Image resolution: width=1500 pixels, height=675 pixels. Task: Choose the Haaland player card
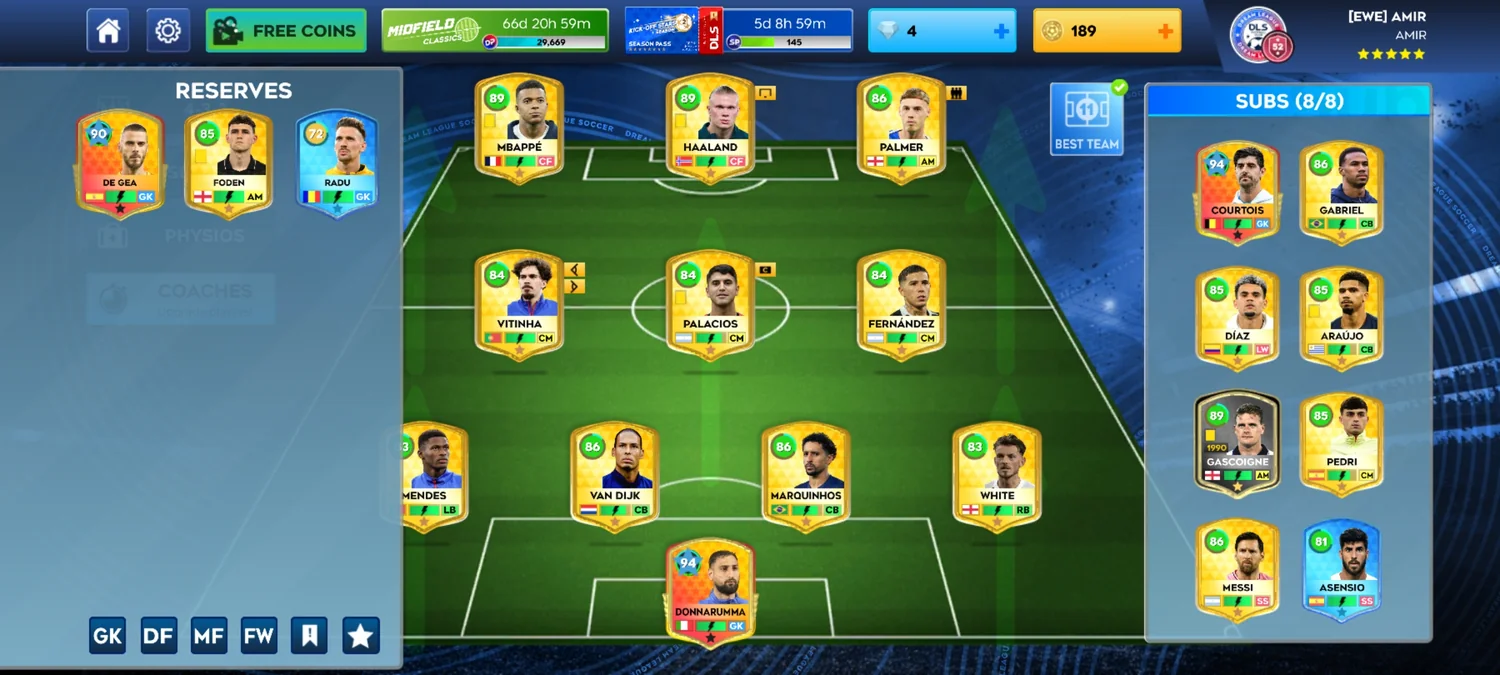pos(710,128)
